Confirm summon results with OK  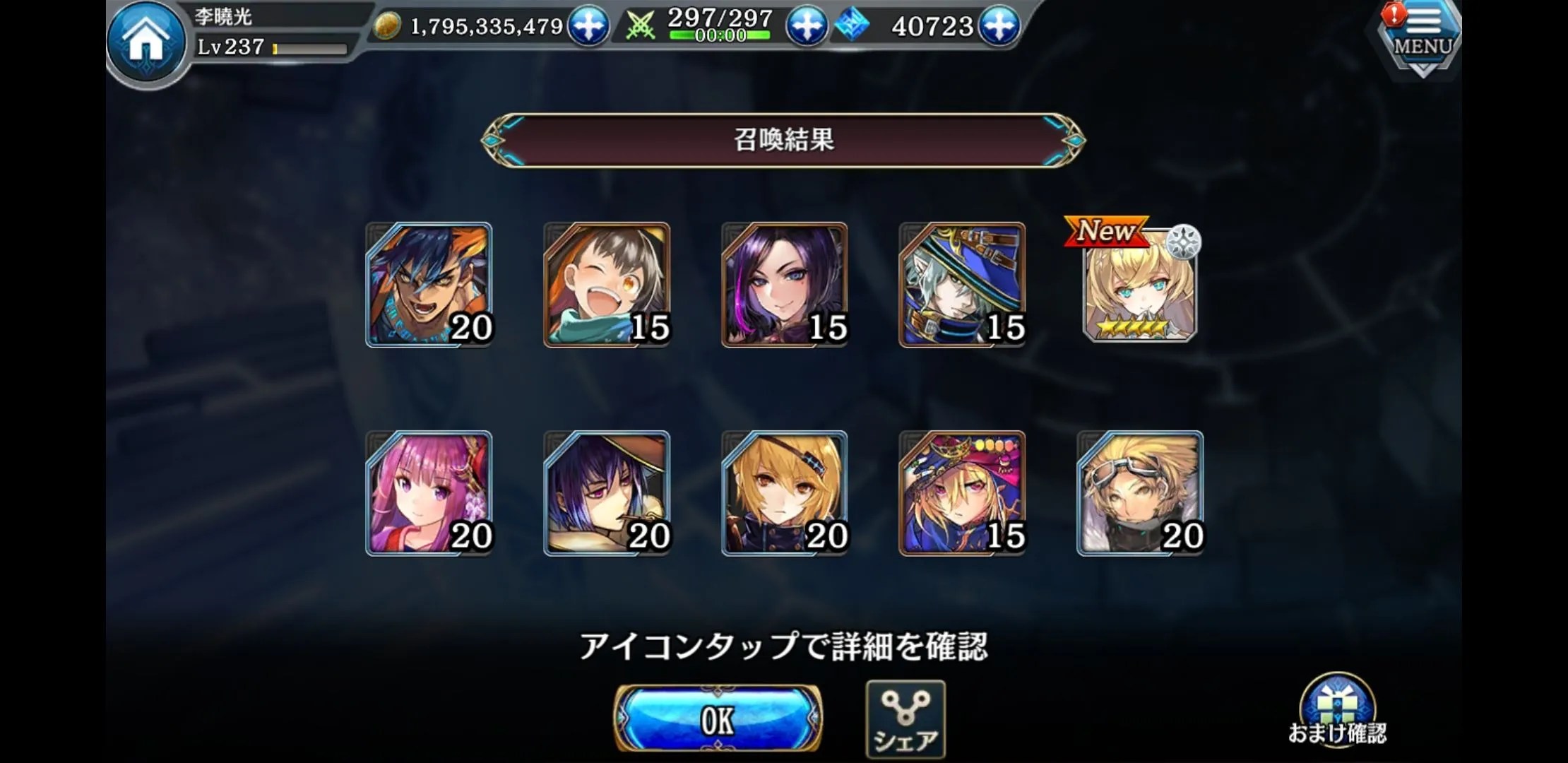click(x=717, y=719)
